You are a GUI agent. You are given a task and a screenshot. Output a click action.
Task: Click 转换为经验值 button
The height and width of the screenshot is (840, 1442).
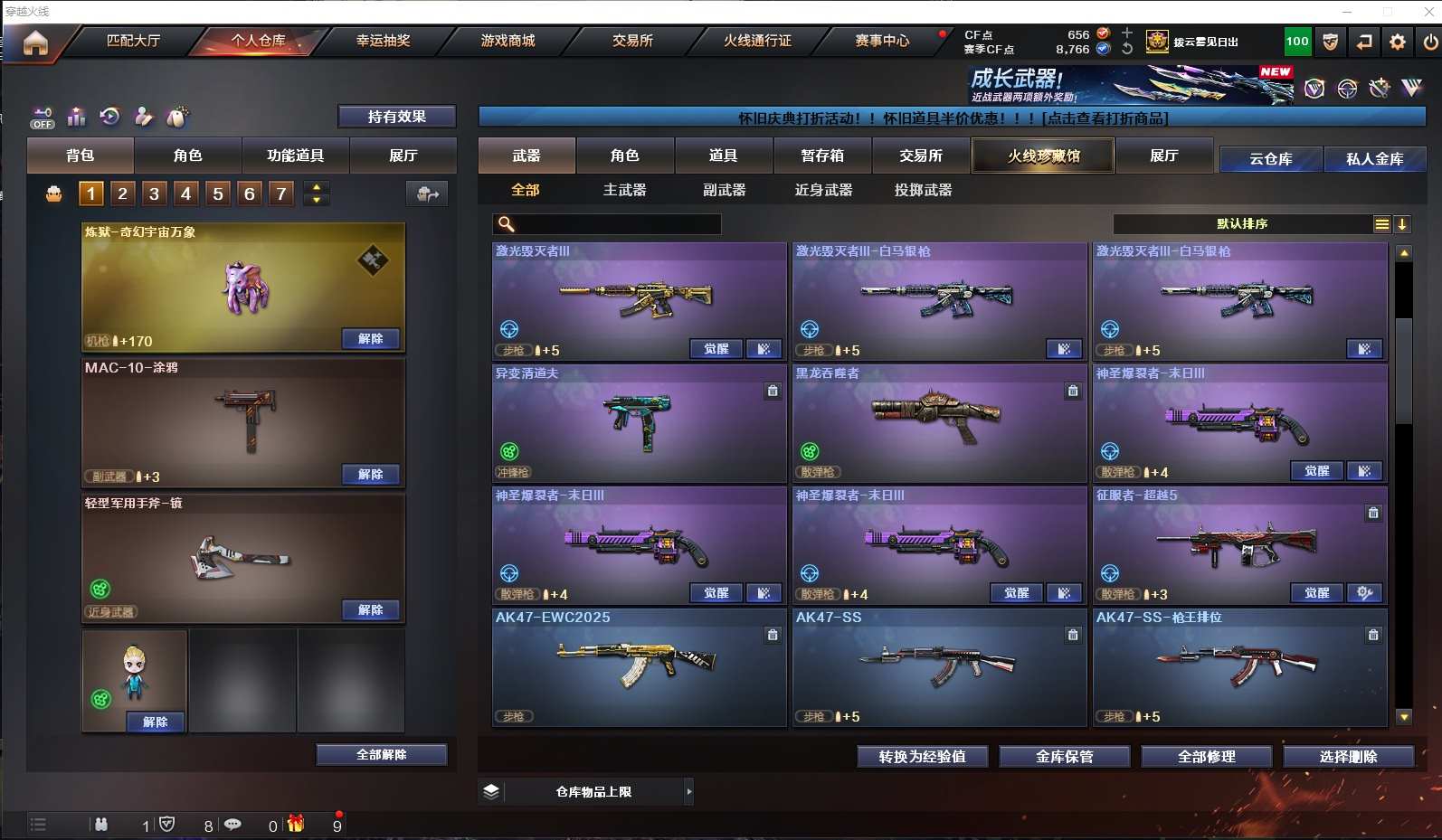(922, 757)
